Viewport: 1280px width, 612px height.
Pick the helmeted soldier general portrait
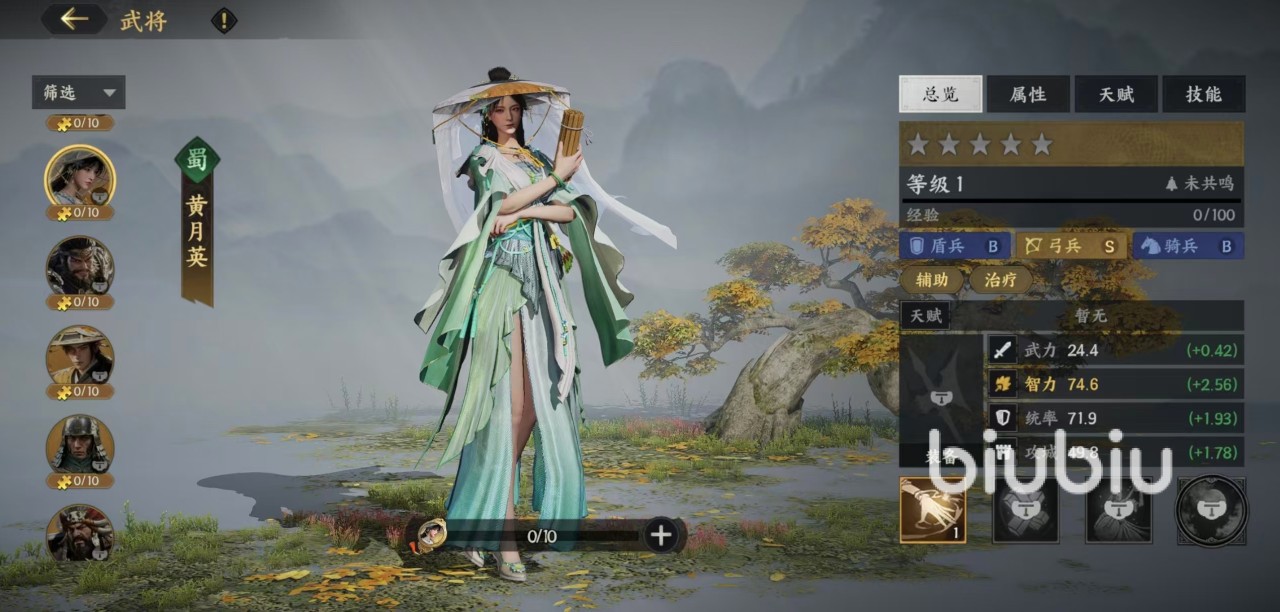coord(80,444)
